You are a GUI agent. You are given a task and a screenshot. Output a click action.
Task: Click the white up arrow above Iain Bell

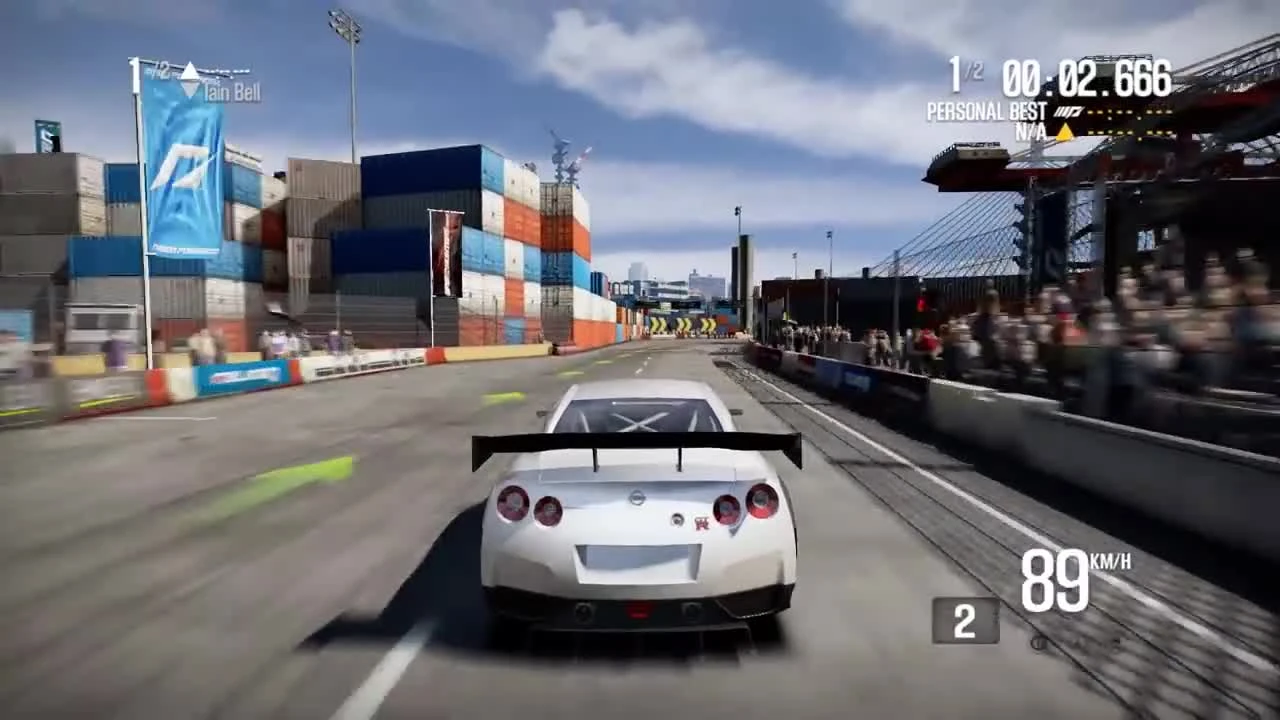point(190,72)
